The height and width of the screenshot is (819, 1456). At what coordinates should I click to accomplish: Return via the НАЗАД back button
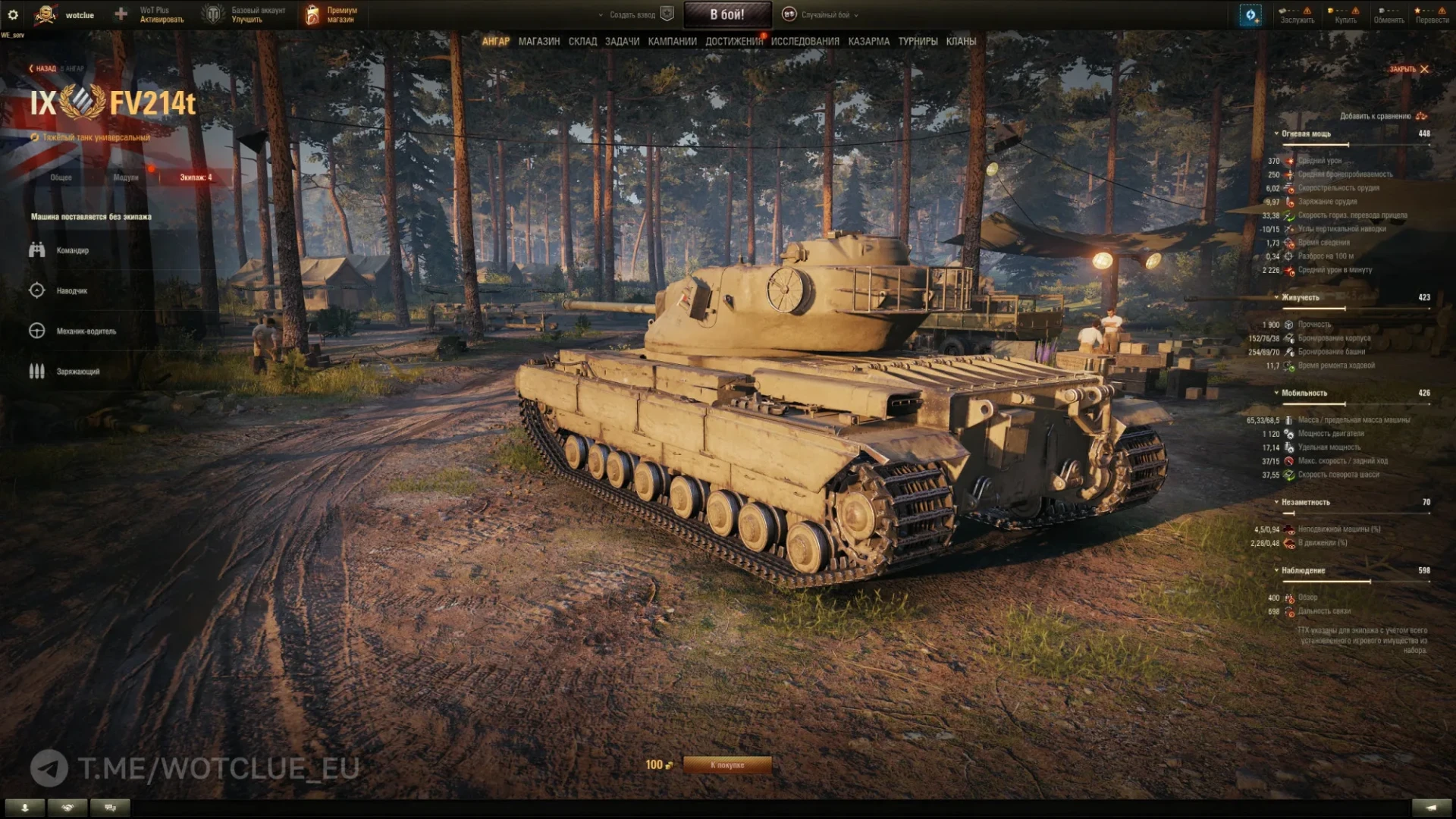(44, 69)
